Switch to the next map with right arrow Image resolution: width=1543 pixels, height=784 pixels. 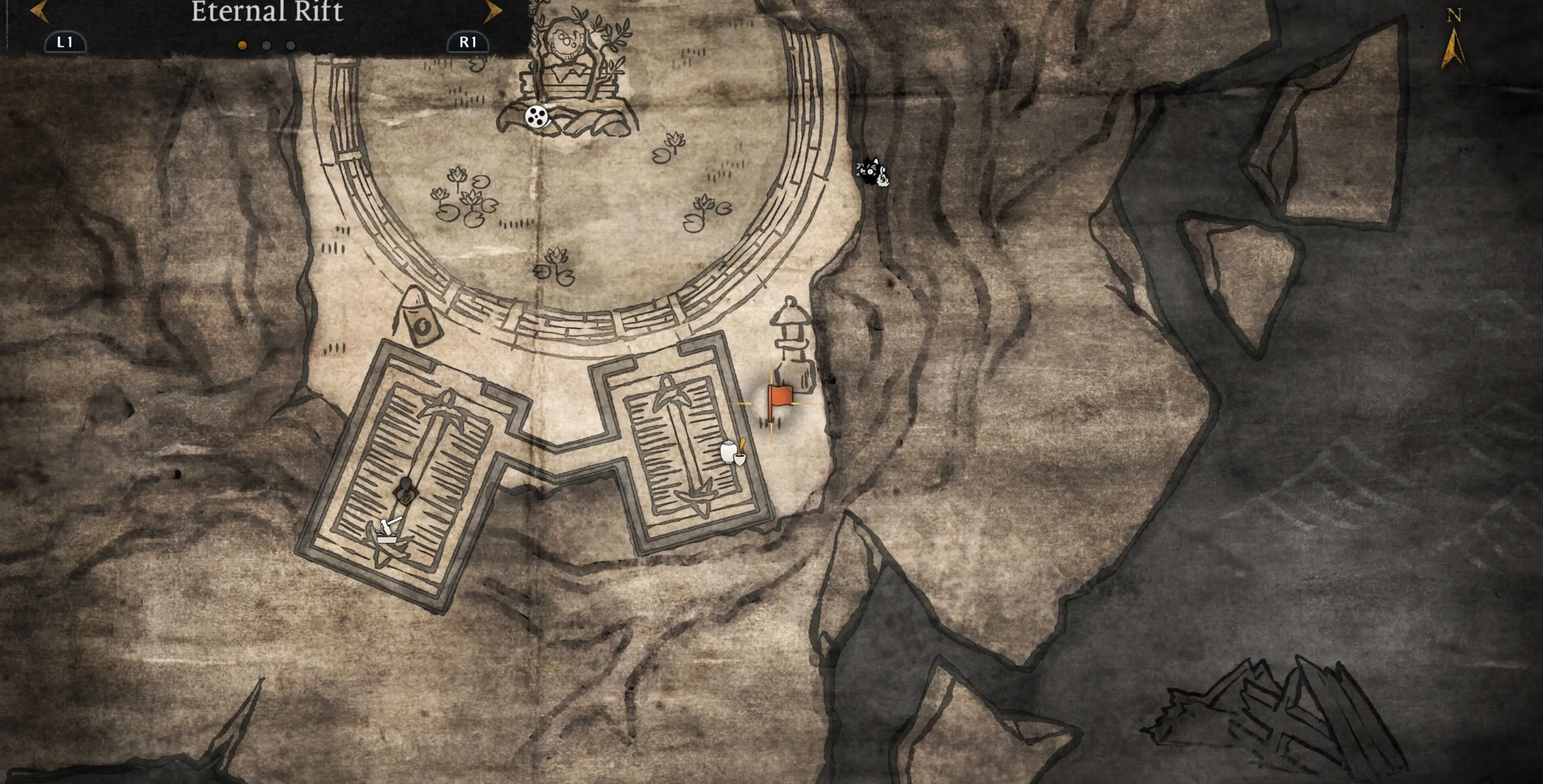[494, 11]
